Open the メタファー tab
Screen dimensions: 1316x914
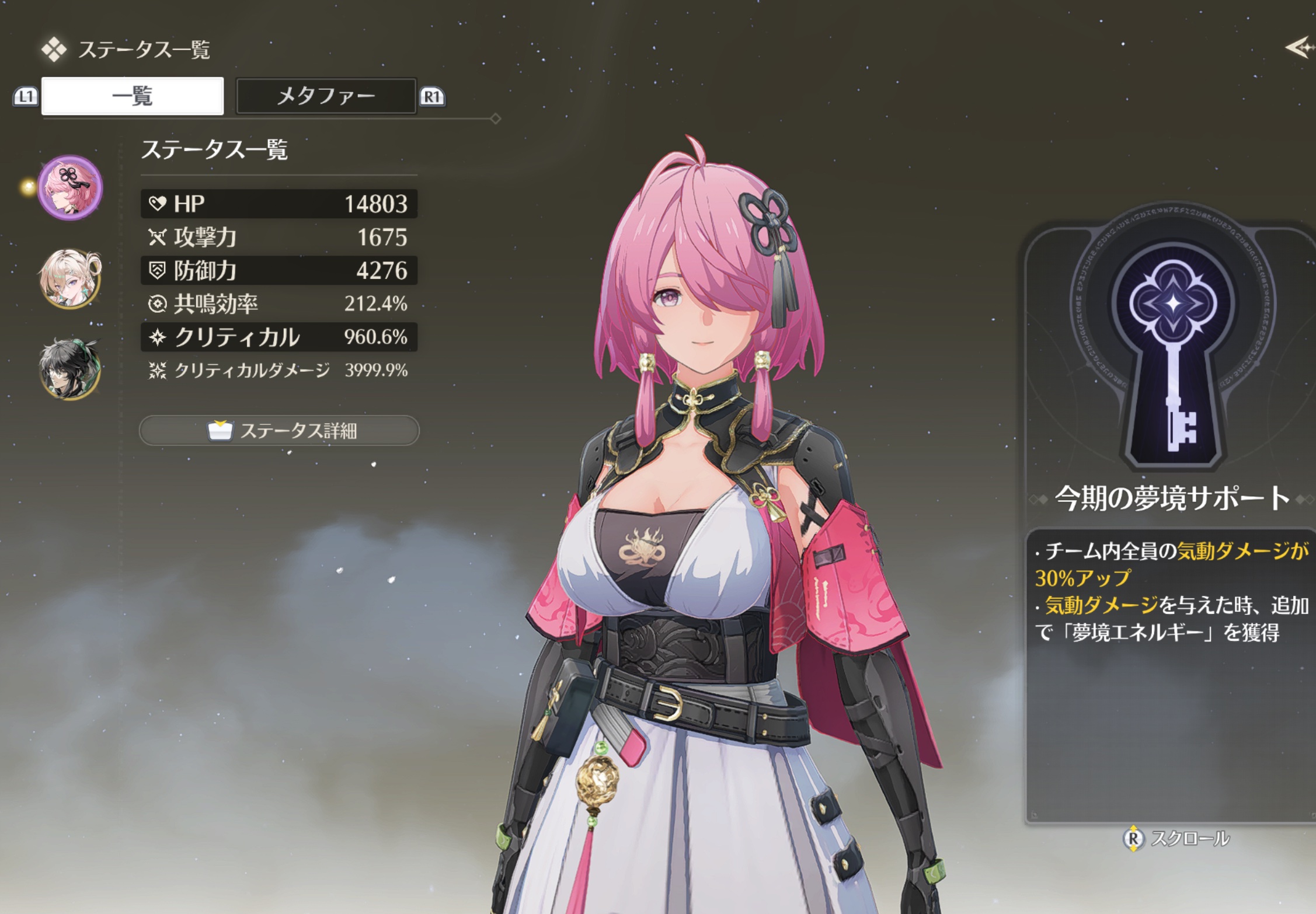tap(326, 96)
